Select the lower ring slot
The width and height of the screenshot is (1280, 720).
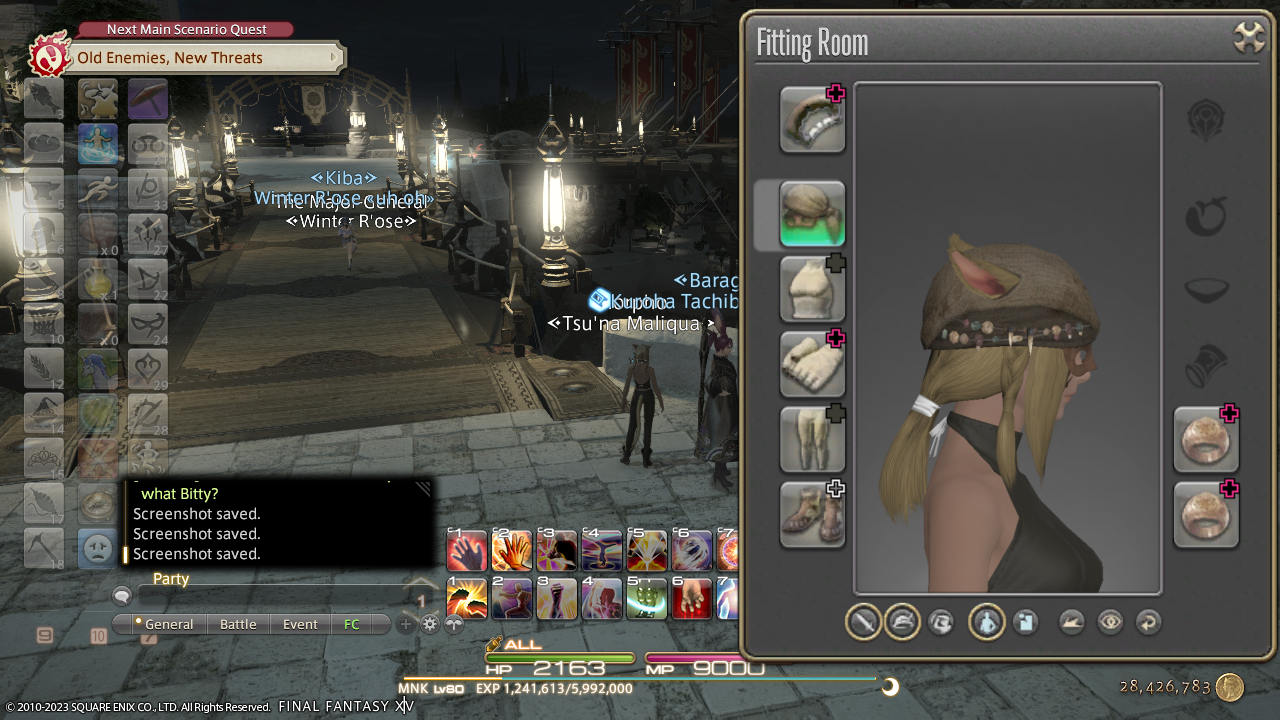click(1205, 514)
